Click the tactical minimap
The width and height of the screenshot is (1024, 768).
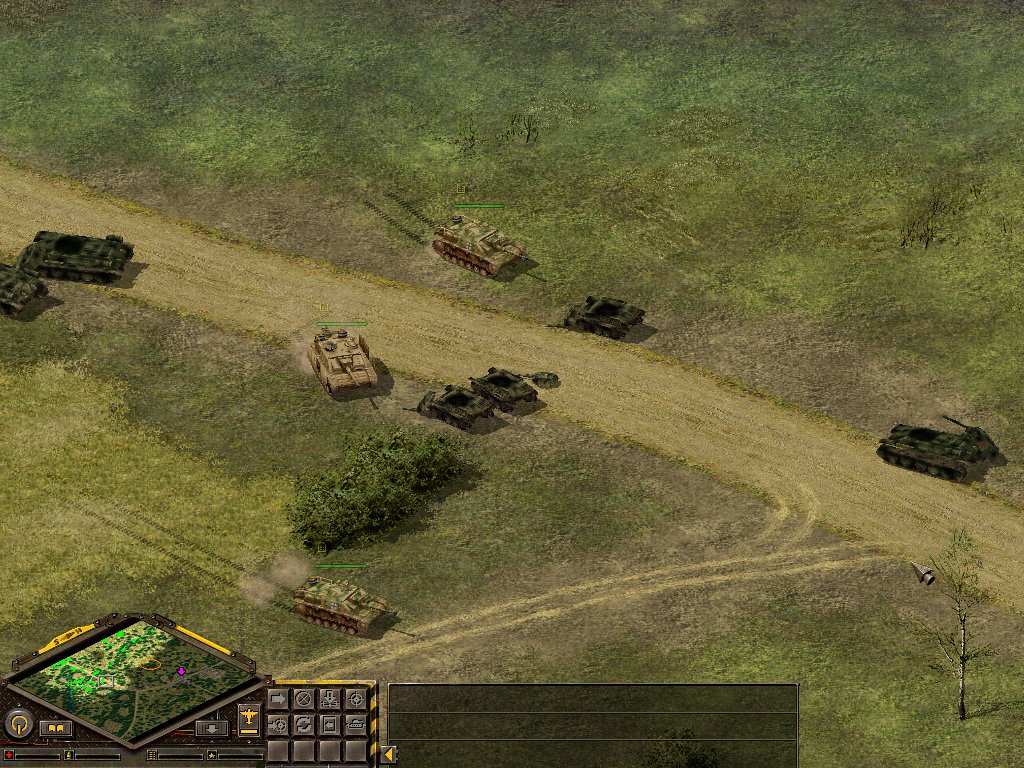[135, 679]
